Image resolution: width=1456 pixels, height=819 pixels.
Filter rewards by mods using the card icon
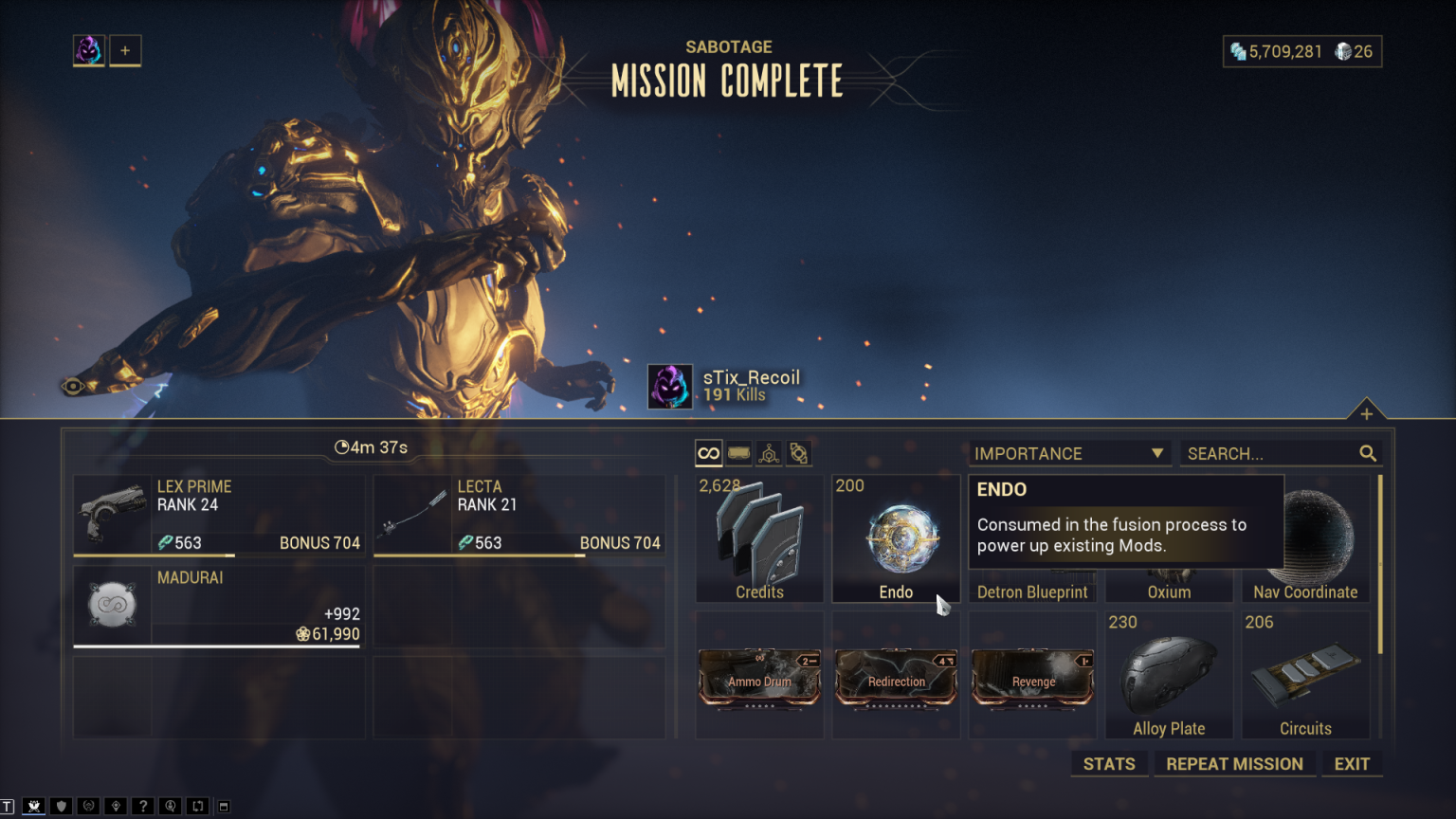pos(738,453)
